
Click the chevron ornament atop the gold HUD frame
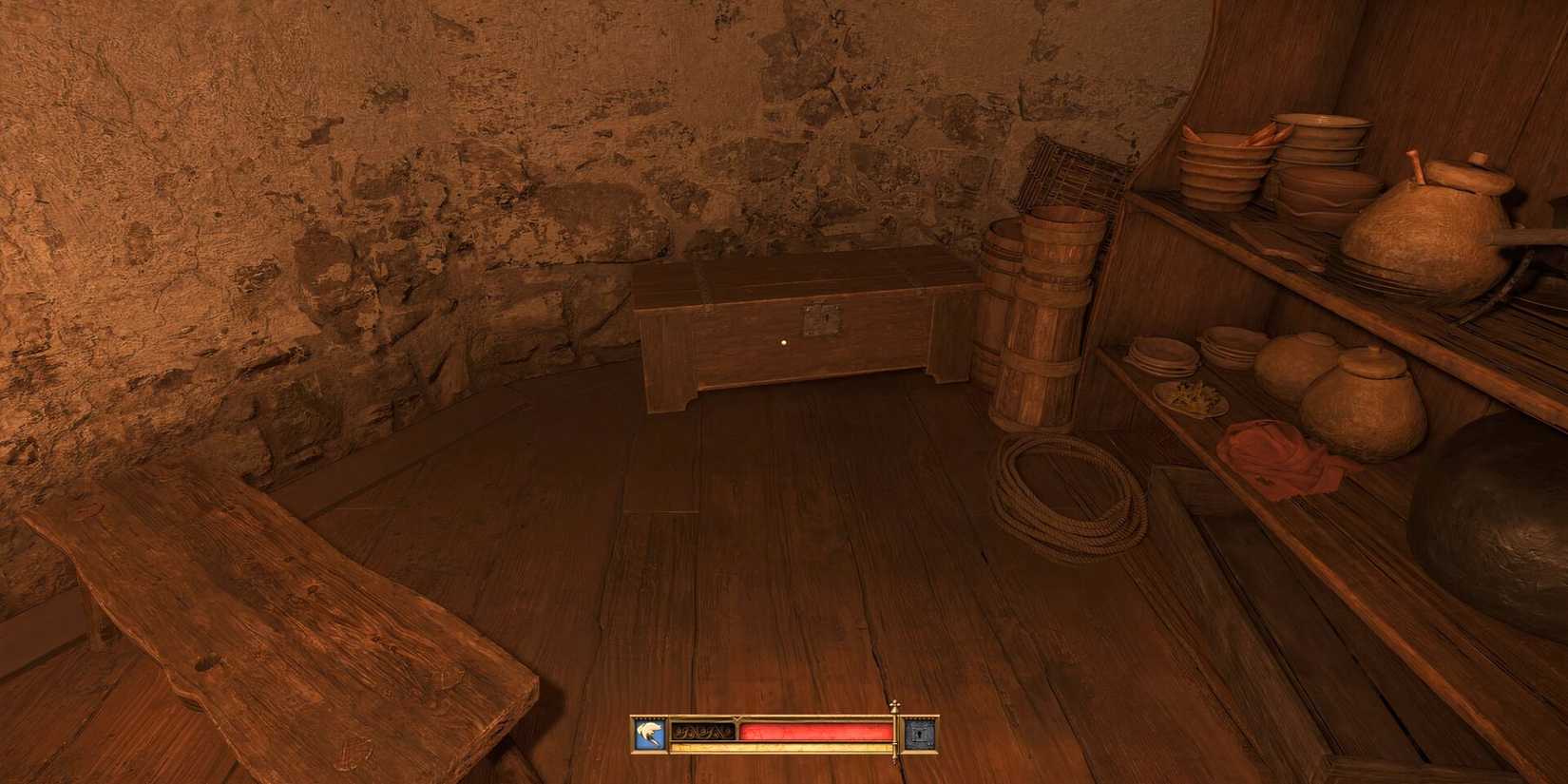point(736,718)
